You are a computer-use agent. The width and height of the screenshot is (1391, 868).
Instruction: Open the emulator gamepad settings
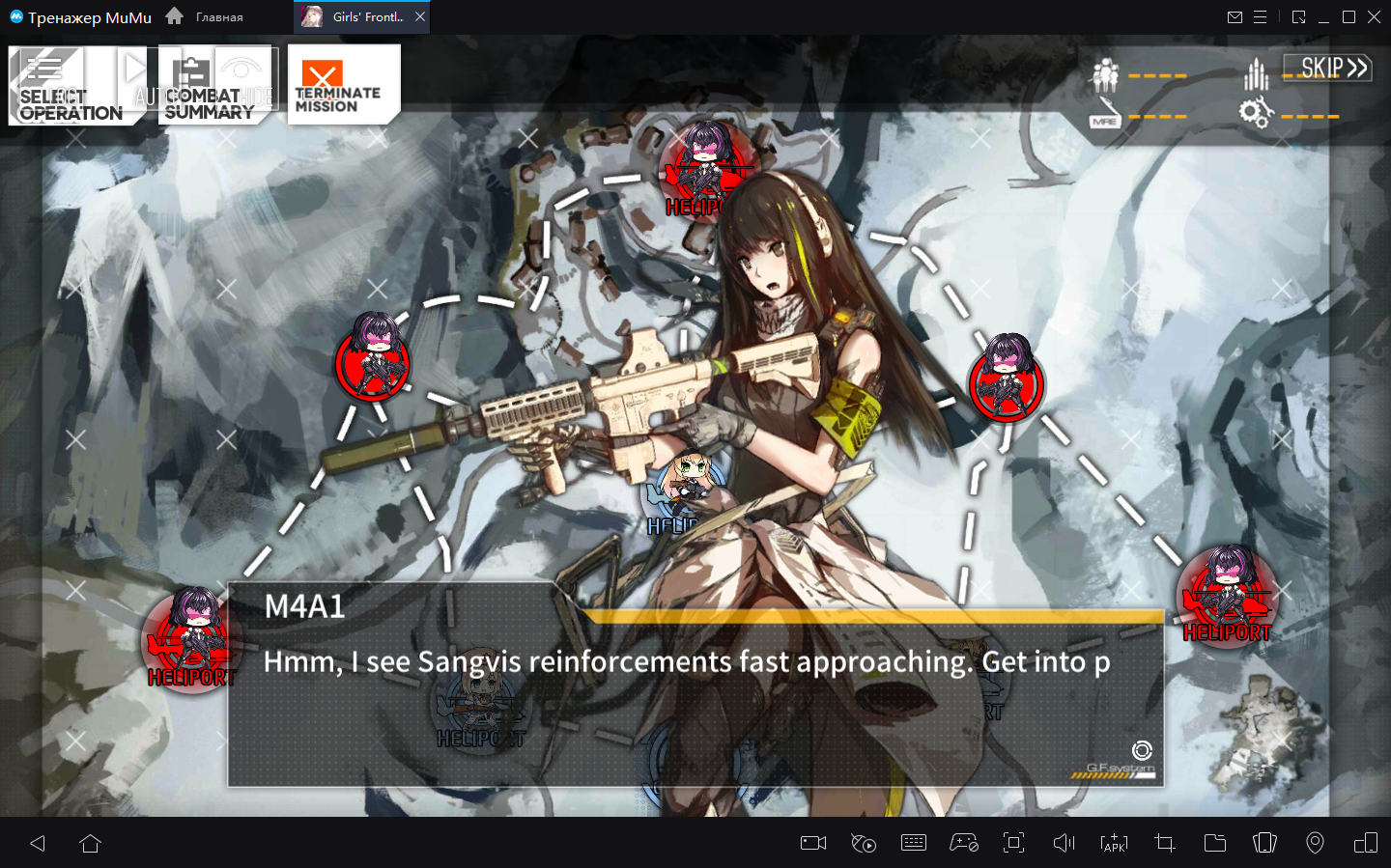(x=964, y=843)
